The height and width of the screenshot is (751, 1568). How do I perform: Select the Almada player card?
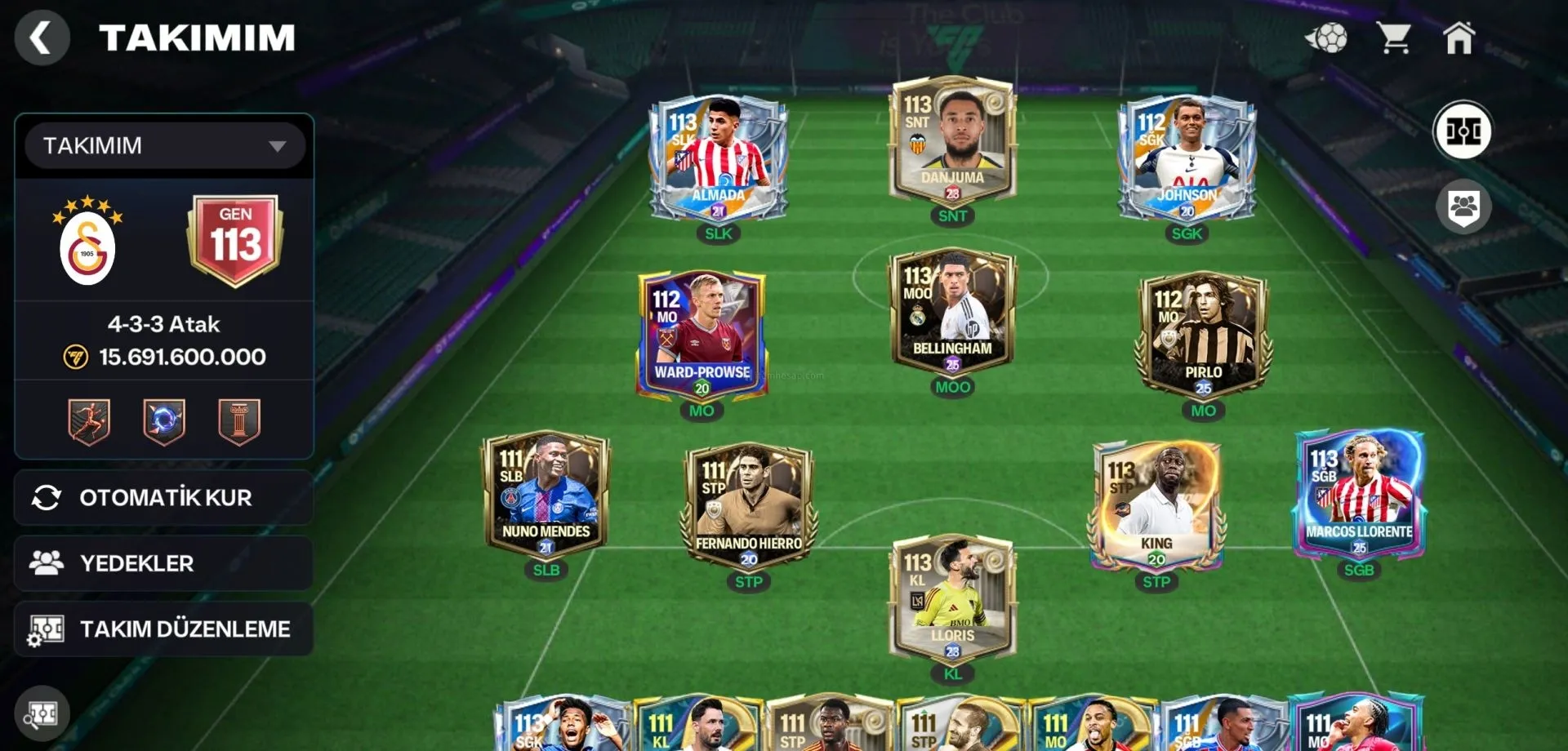click(x=718, y=159)
